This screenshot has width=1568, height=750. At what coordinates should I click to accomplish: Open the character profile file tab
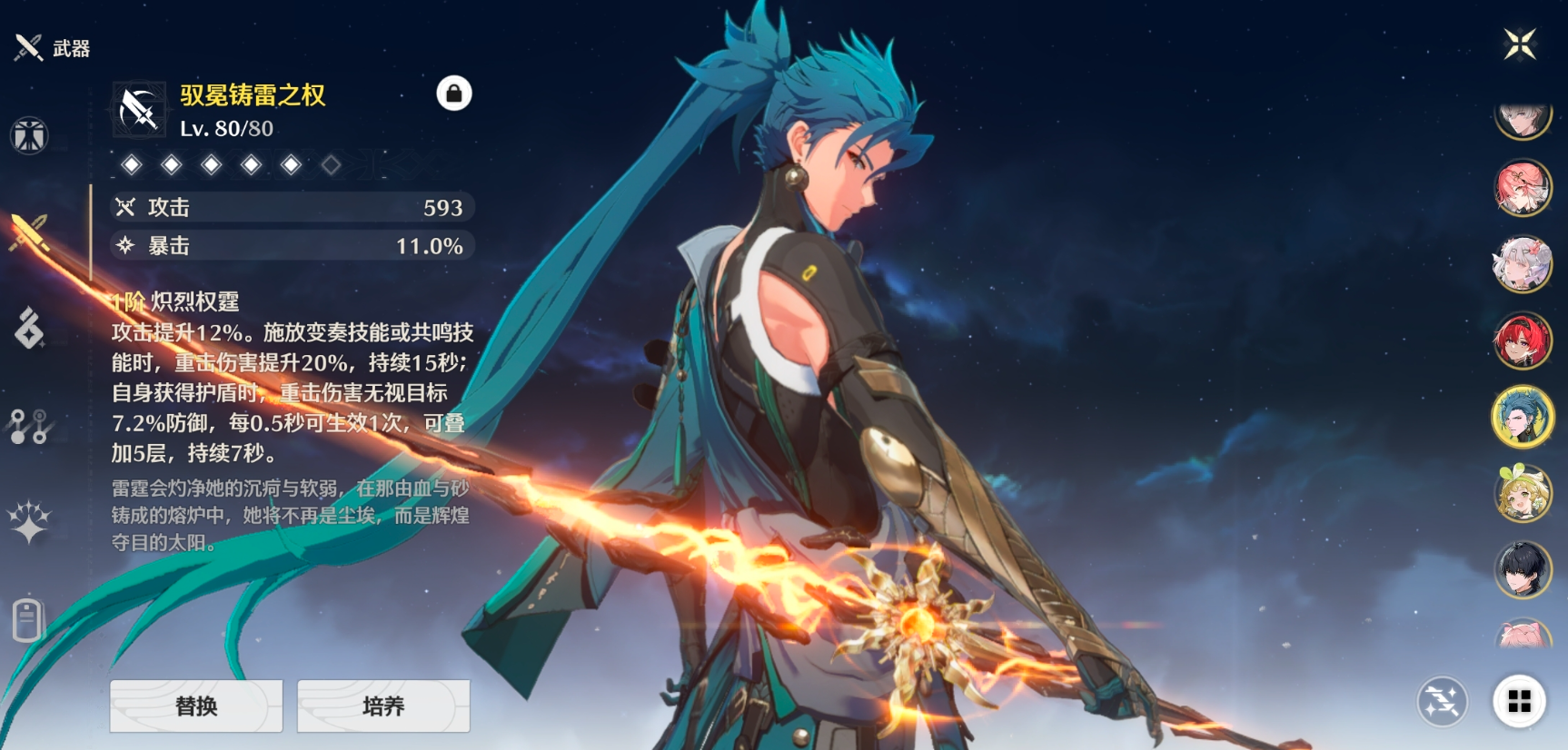click(x=29, y=620)
